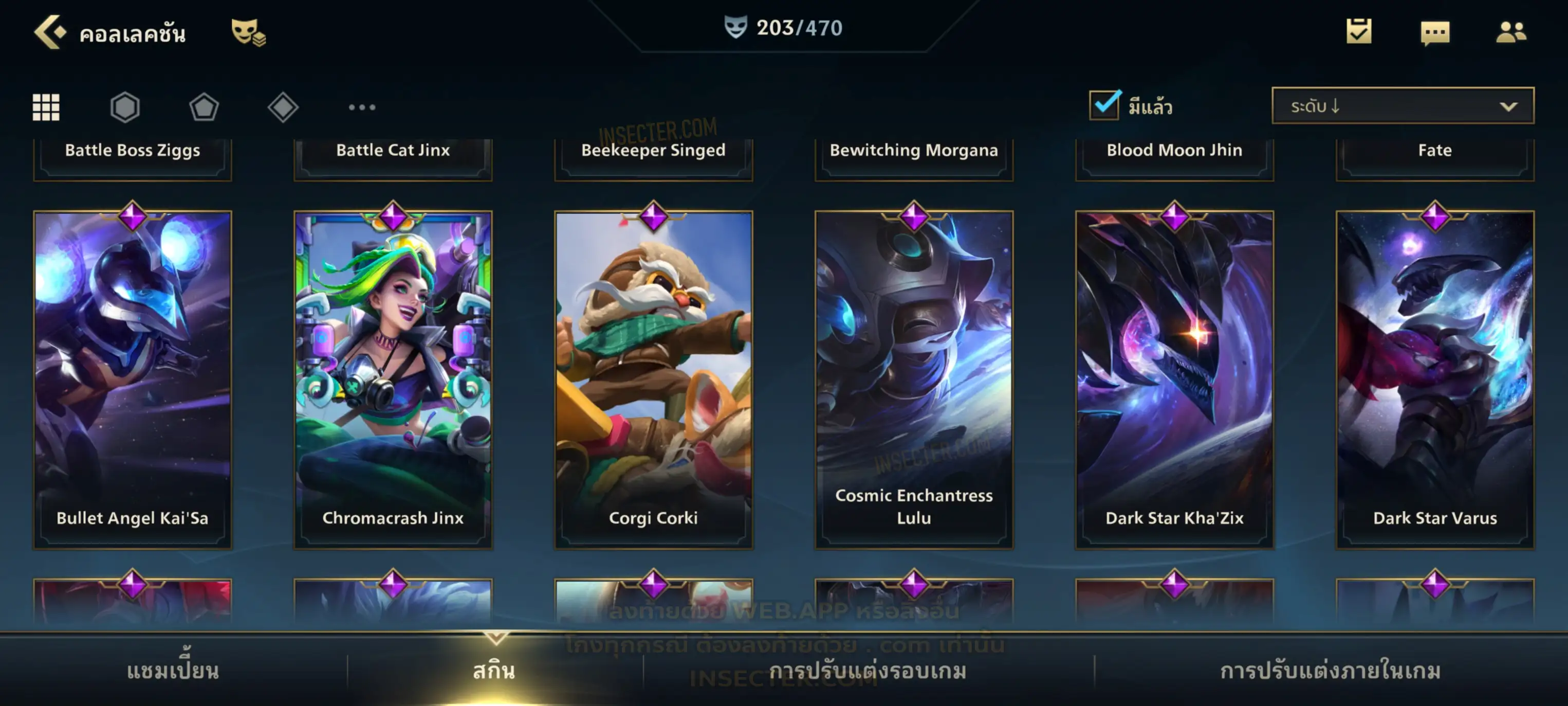Show more filters with three dots
The width and height of the screenshot is (1568, 706).
362,107
